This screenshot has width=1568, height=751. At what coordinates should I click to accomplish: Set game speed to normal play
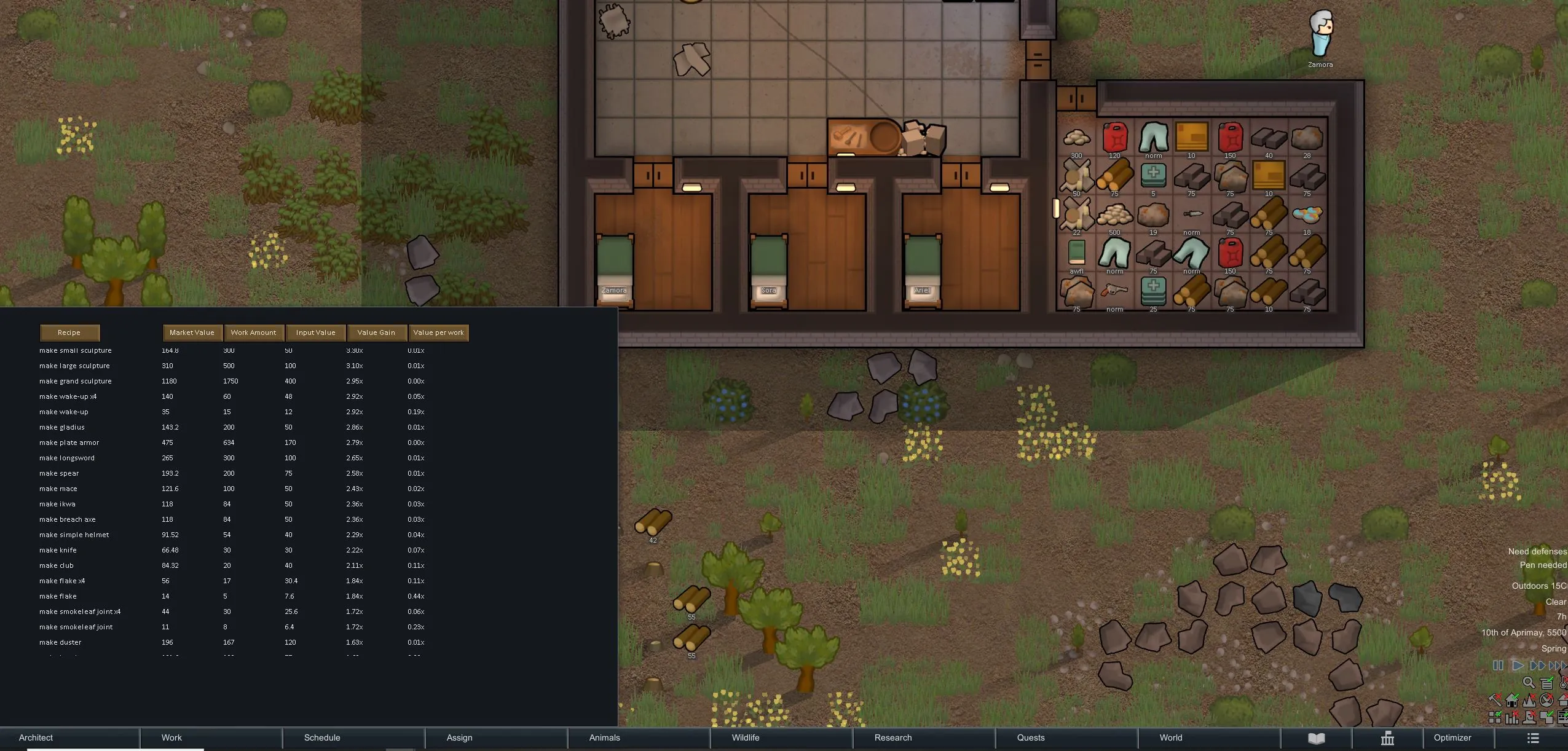coord(1518,666)
